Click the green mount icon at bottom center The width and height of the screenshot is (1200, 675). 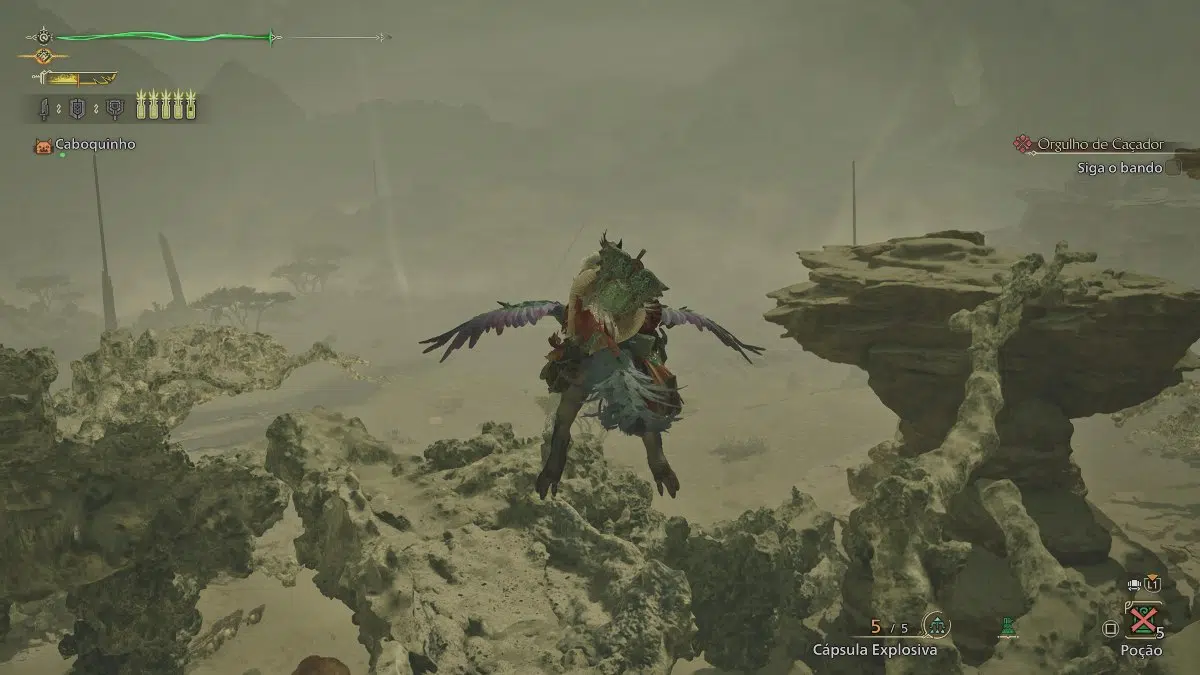(1009, 627)
